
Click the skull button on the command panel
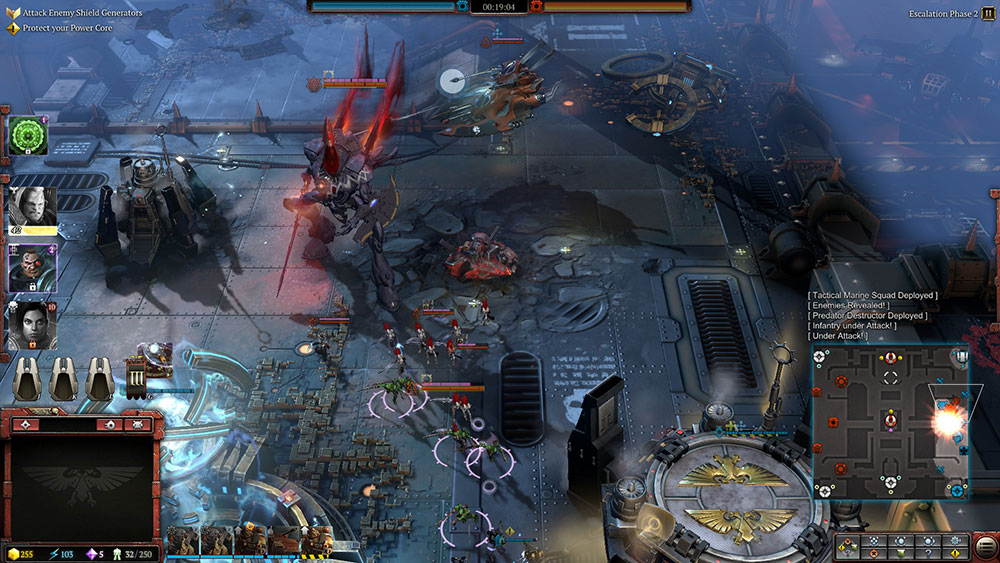click(x=874, y=553)
